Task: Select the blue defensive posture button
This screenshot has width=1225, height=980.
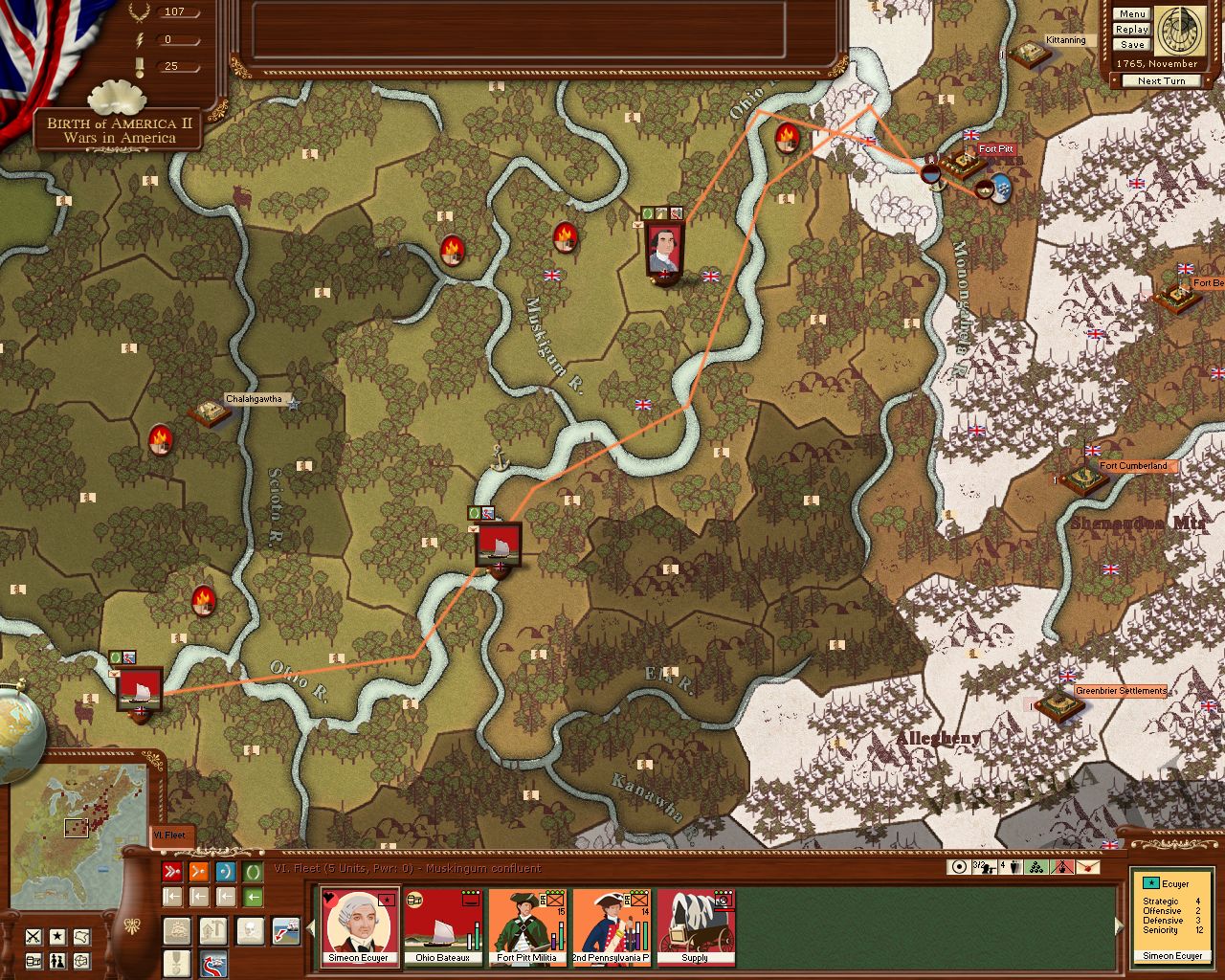Action: (226, 872)
